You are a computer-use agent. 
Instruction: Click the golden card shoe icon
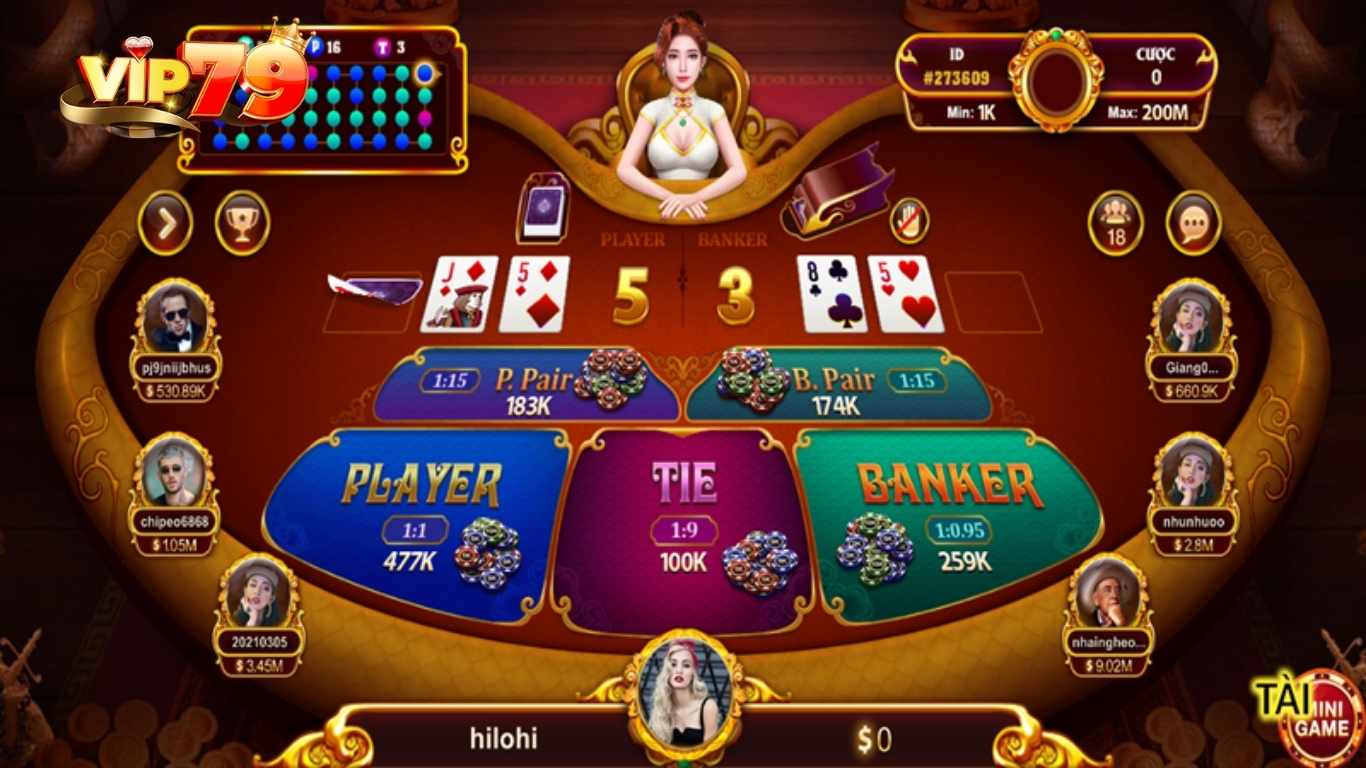click(840, 195)
